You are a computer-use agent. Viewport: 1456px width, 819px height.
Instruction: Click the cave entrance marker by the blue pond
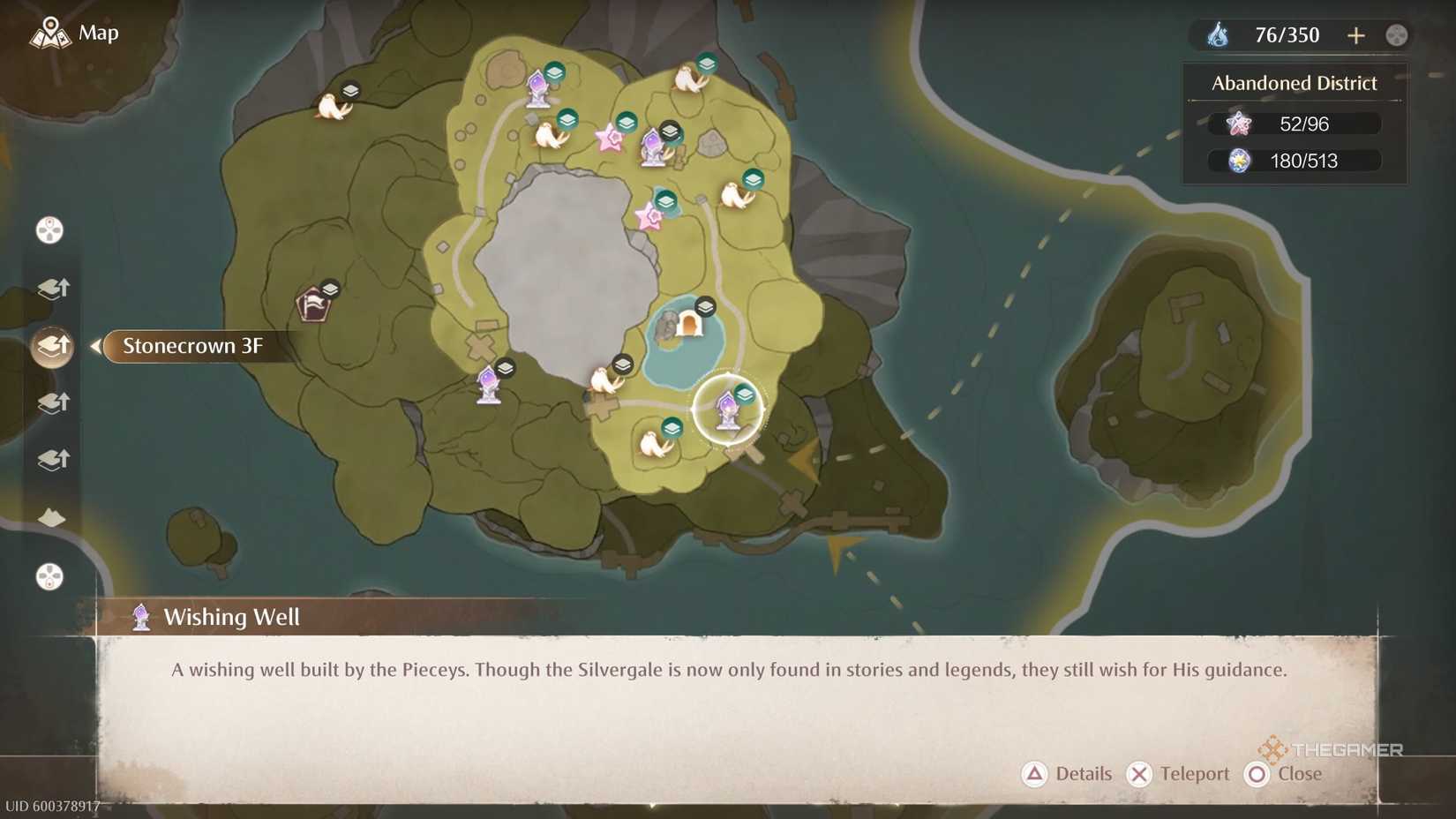pyautogui.click(x=688, y=325)
